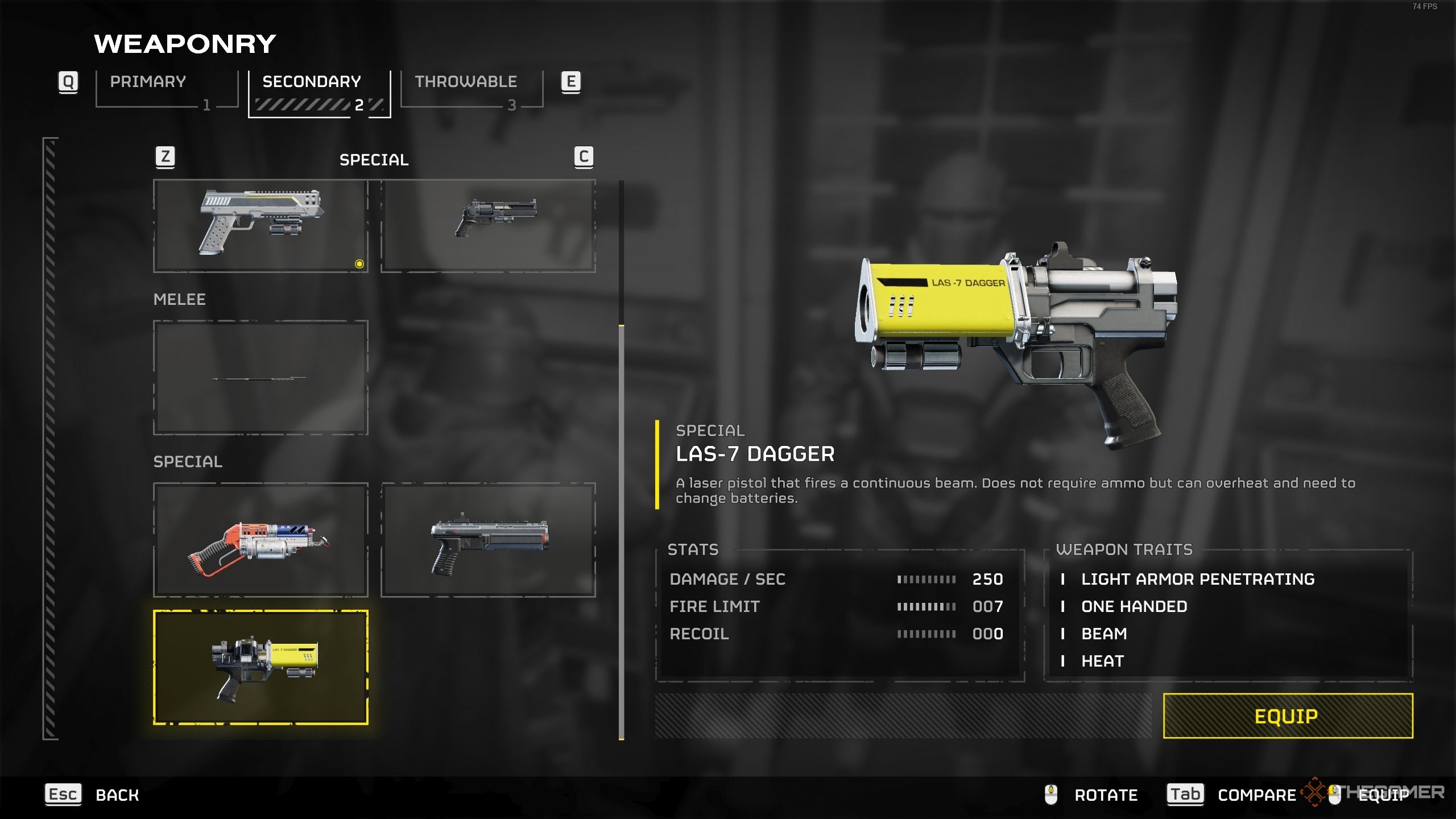The height and width of the screenshot is (819, 1456).
Task: Select the yellow LAS-7 Dagger slot
Action: [260, 667]
